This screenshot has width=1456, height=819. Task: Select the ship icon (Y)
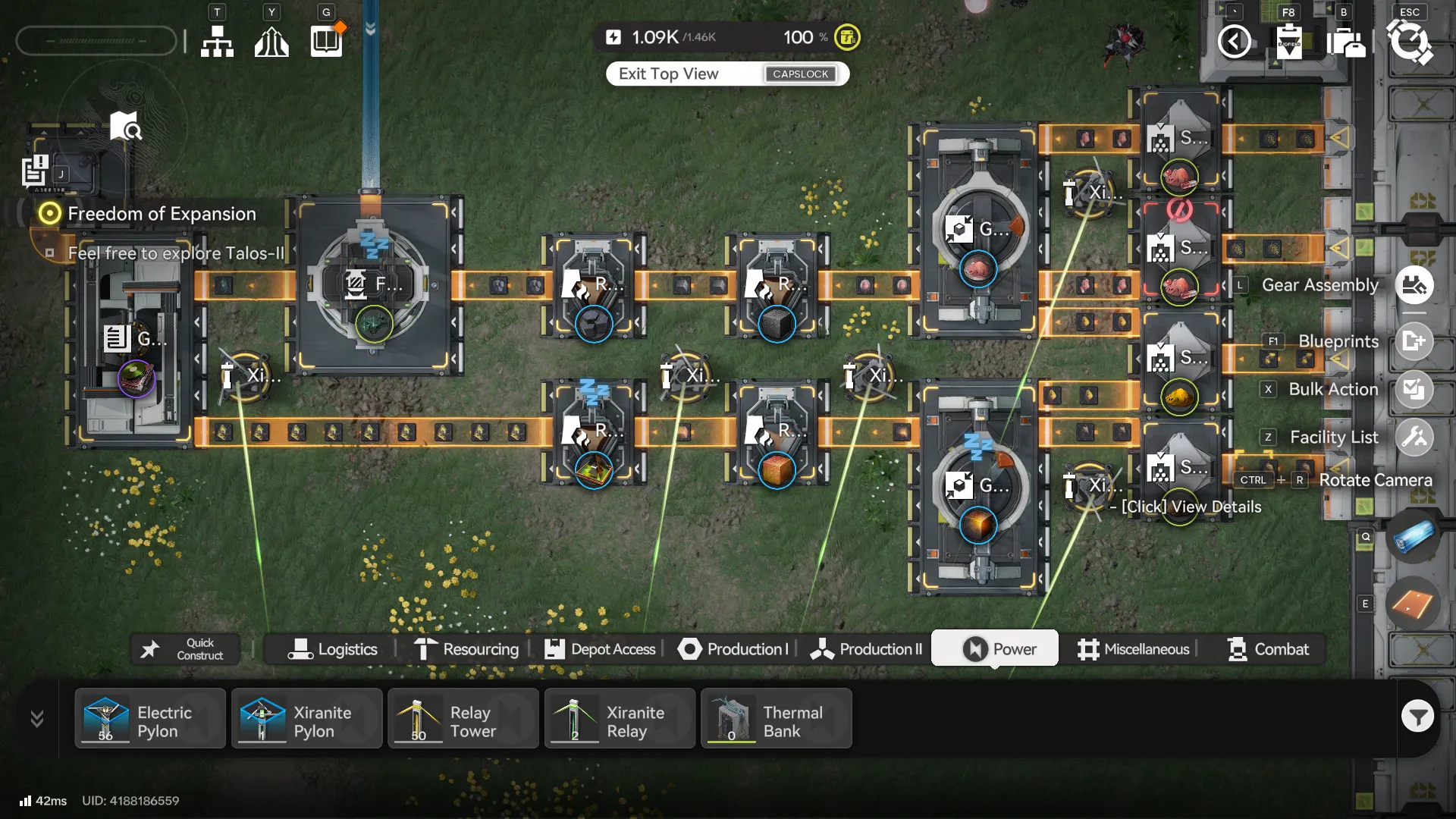(271, 42)
